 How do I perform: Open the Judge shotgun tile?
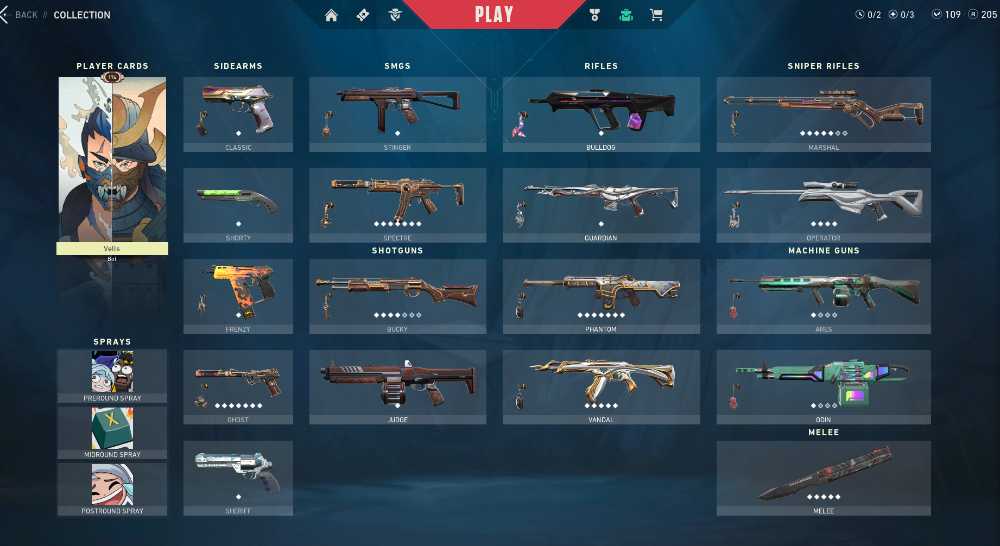pyautogui.click(x=398, y=387)
